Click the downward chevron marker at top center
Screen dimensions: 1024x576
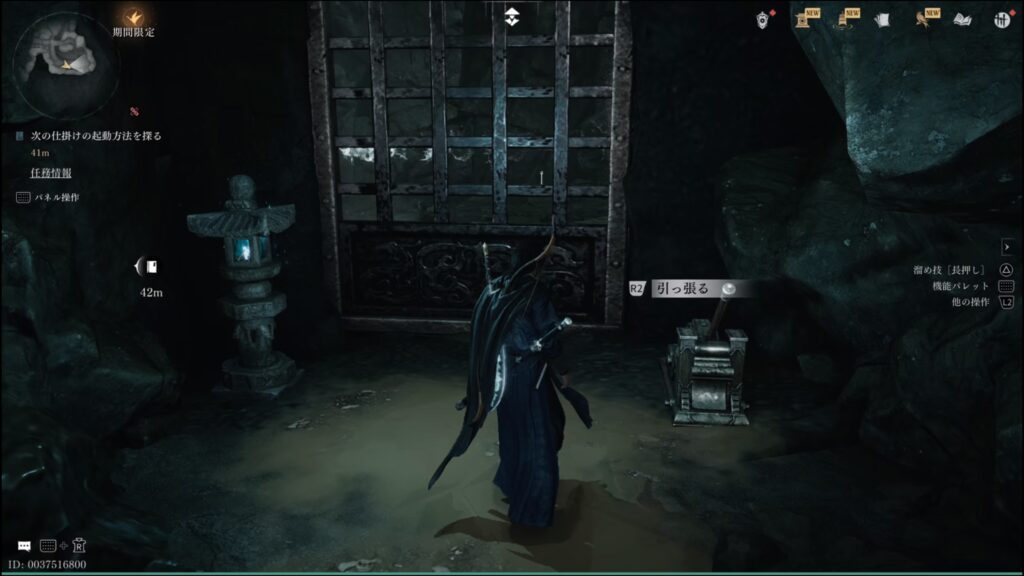[511, 16]
